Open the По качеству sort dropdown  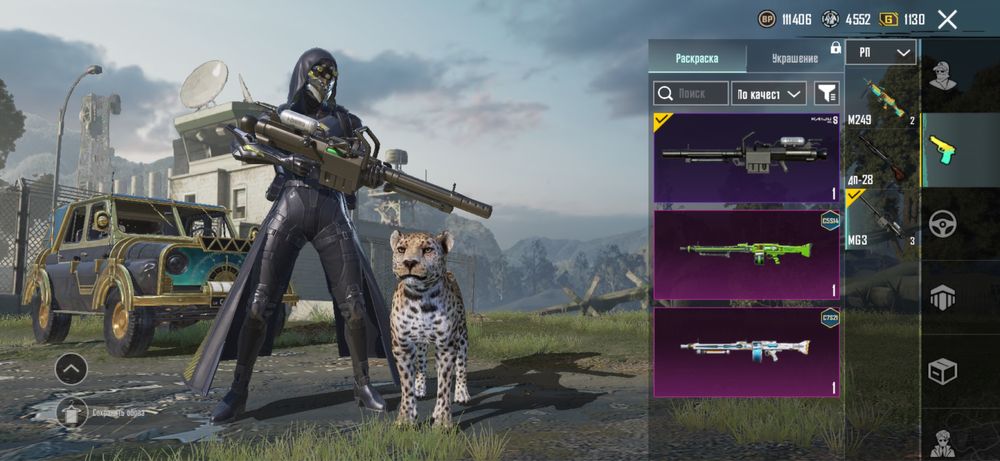click(768, 94)
